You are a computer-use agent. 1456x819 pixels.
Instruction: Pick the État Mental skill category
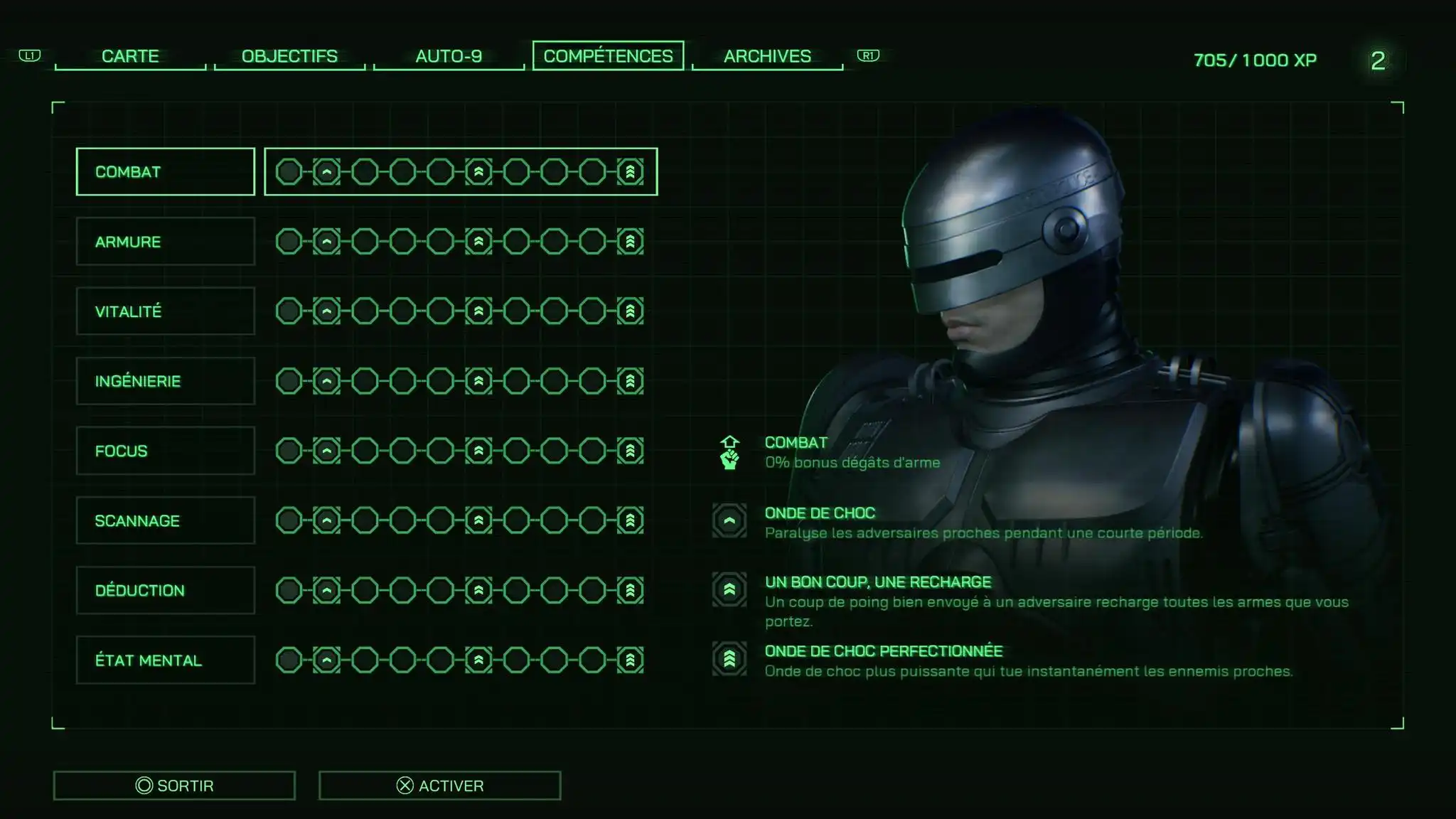click(x=165, y=660)
